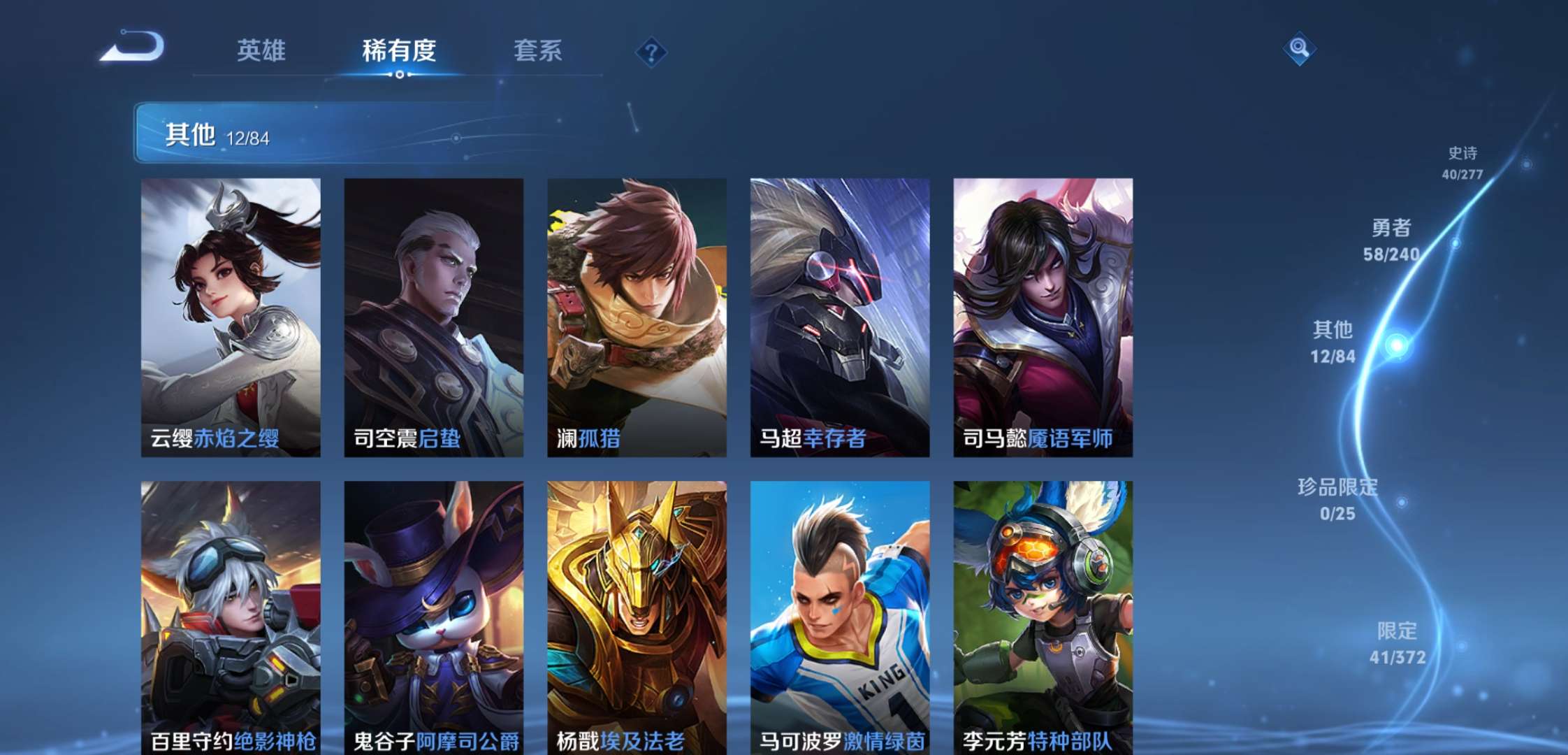Open the search magnifier icon
Image resolution: width=1568 pixels, height=755 pixels.
tap(1300, 50)
